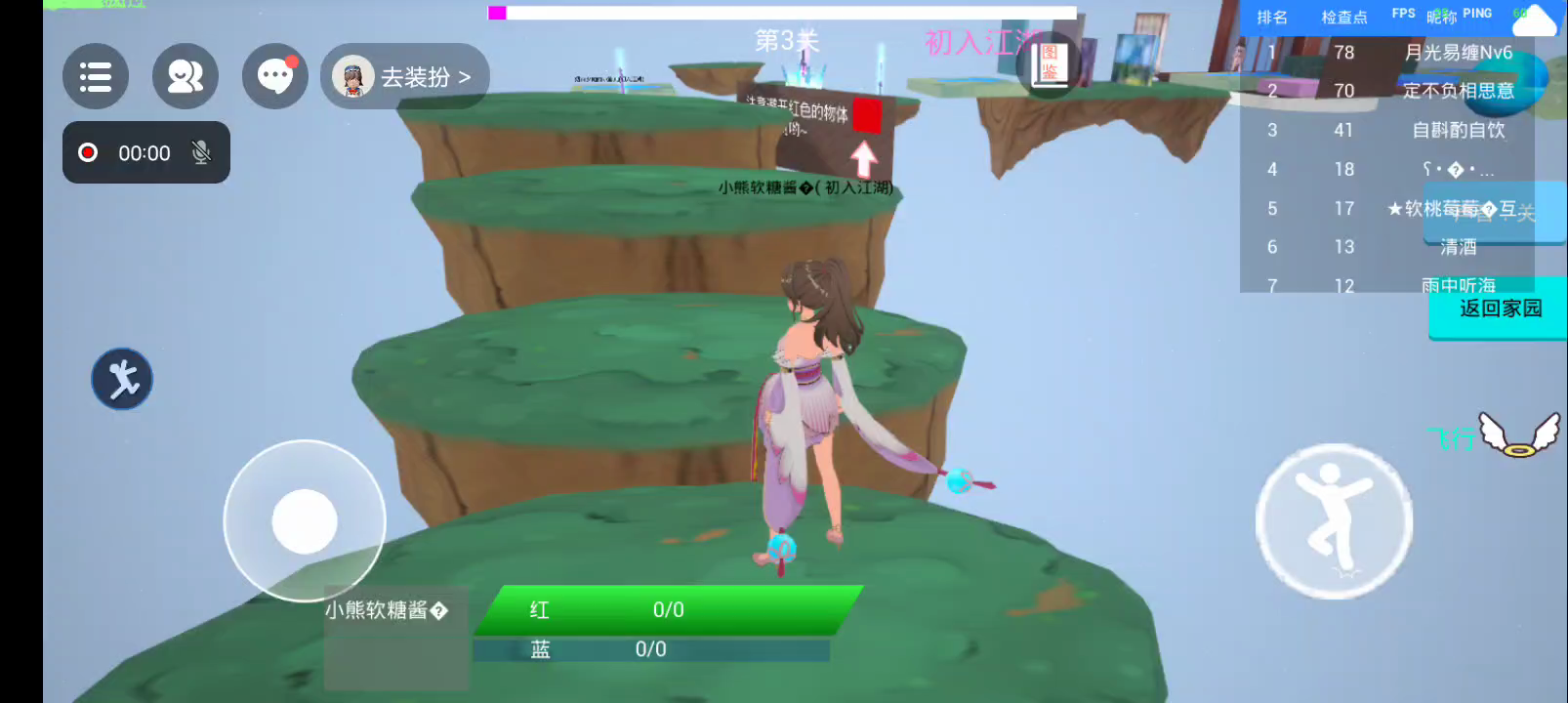Select leaderboard row for 清酒
Viewport: 1568px width, 703px height.
point(1386,247)
